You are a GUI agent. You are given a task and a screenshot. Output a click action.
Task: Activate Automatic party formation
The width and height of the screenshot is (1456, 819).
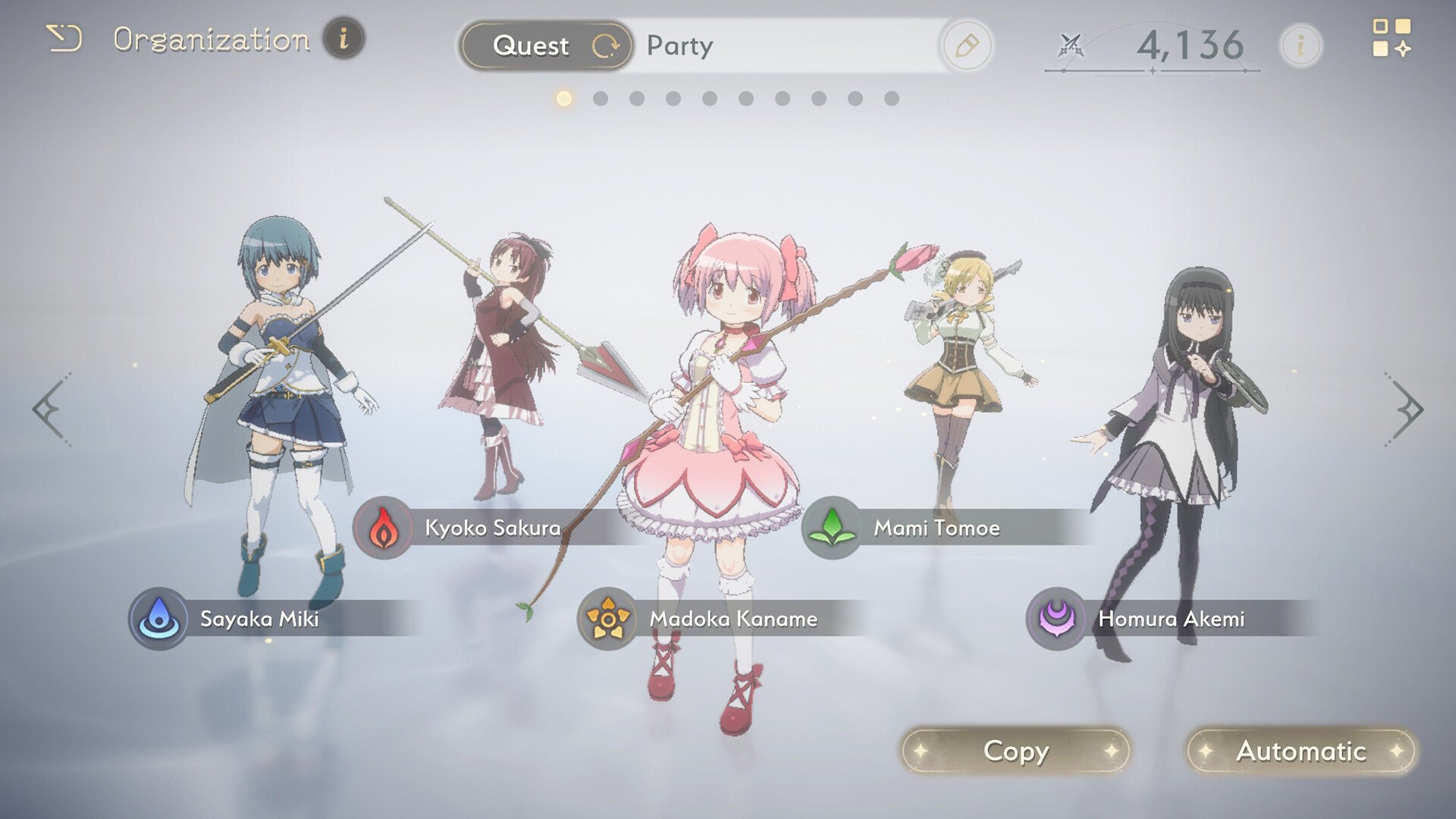point(1300,752)
